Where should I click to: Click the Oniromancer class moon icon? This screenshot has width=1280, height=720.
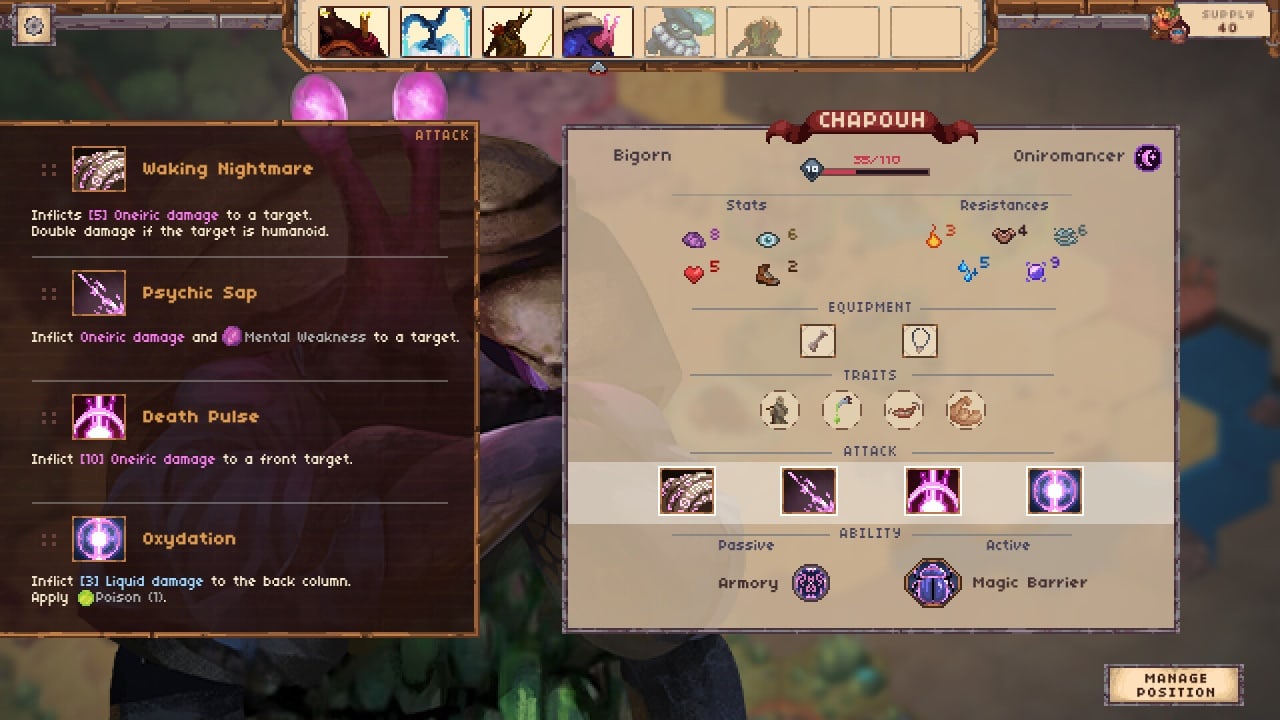pos(1149,157)
